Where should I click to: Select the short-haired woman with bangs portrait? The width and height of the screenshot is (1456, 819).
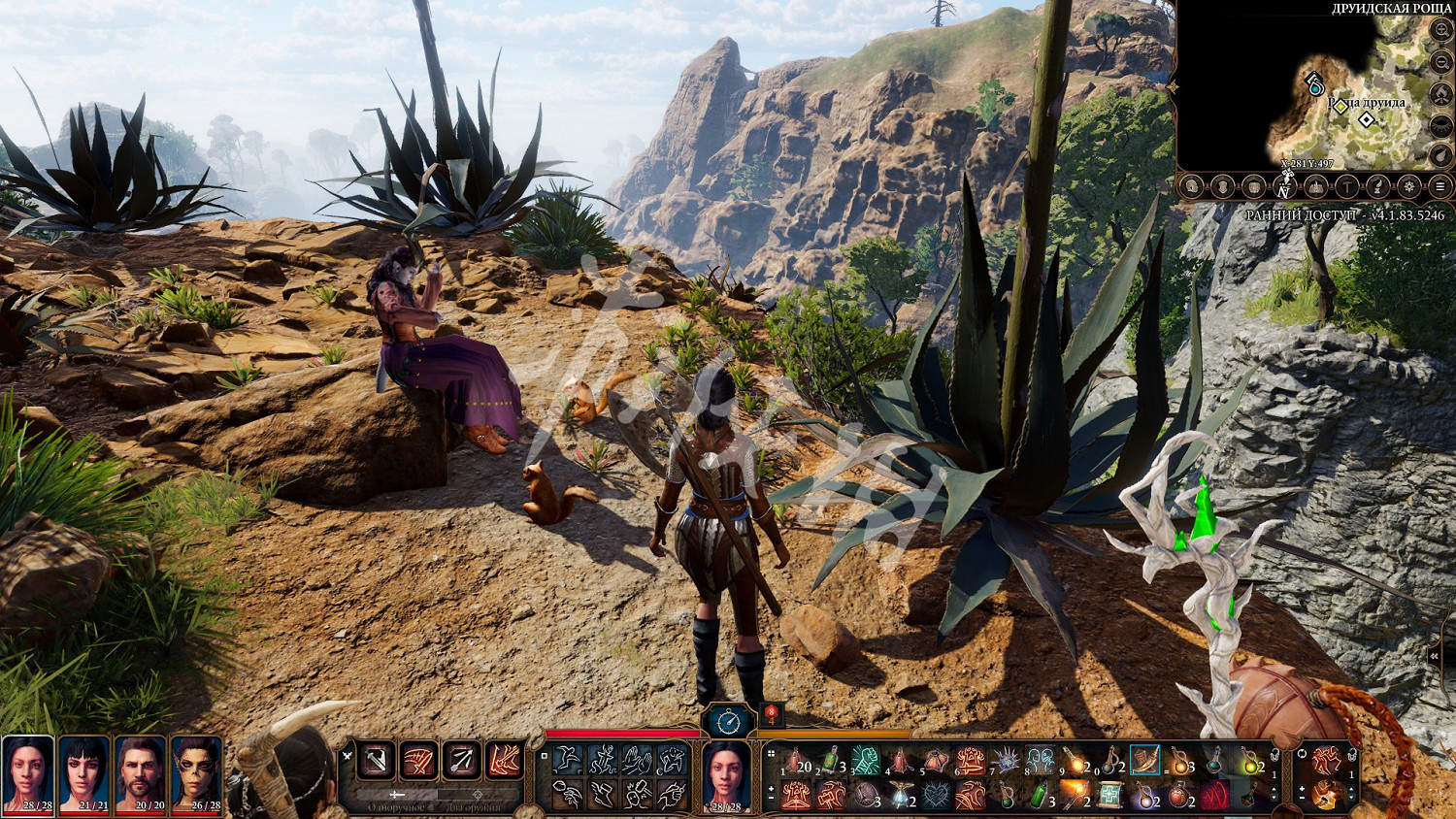click(84, 772)
